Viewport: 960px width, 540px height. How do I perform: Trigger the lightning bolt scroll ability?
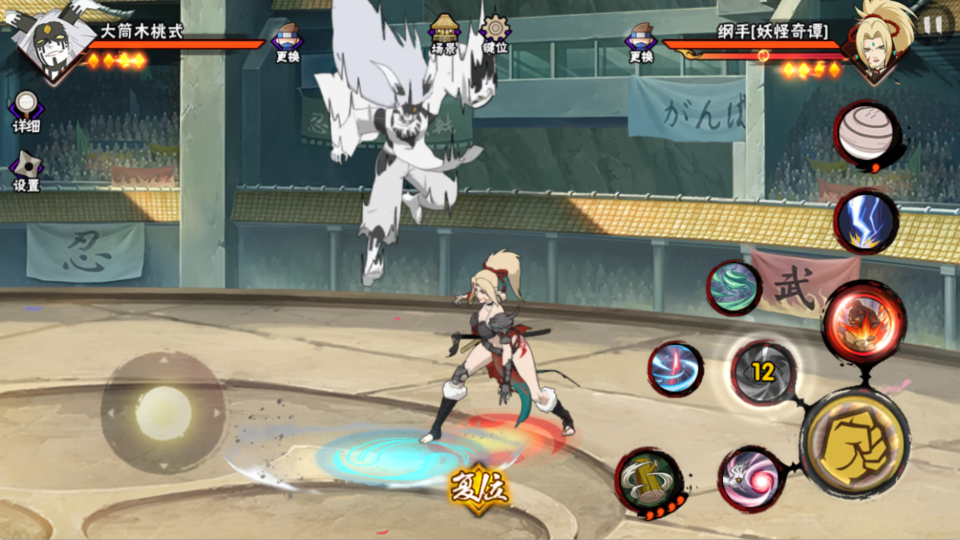click(x=865, y=220)
